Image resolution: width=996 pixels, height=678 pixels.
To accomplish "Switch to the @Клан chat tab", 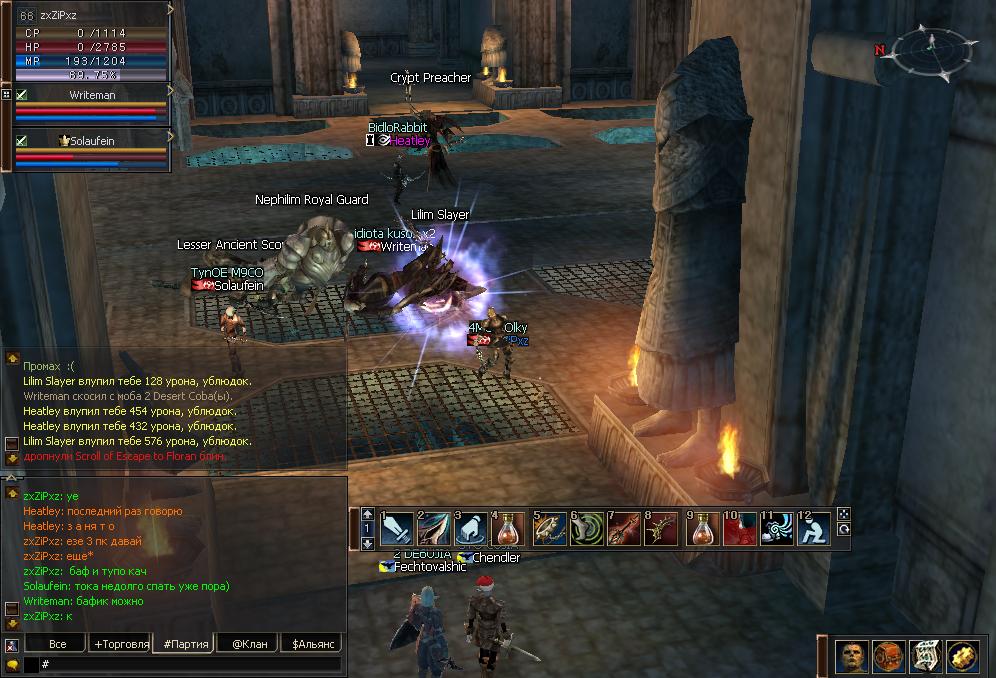I will pos(247,643).
